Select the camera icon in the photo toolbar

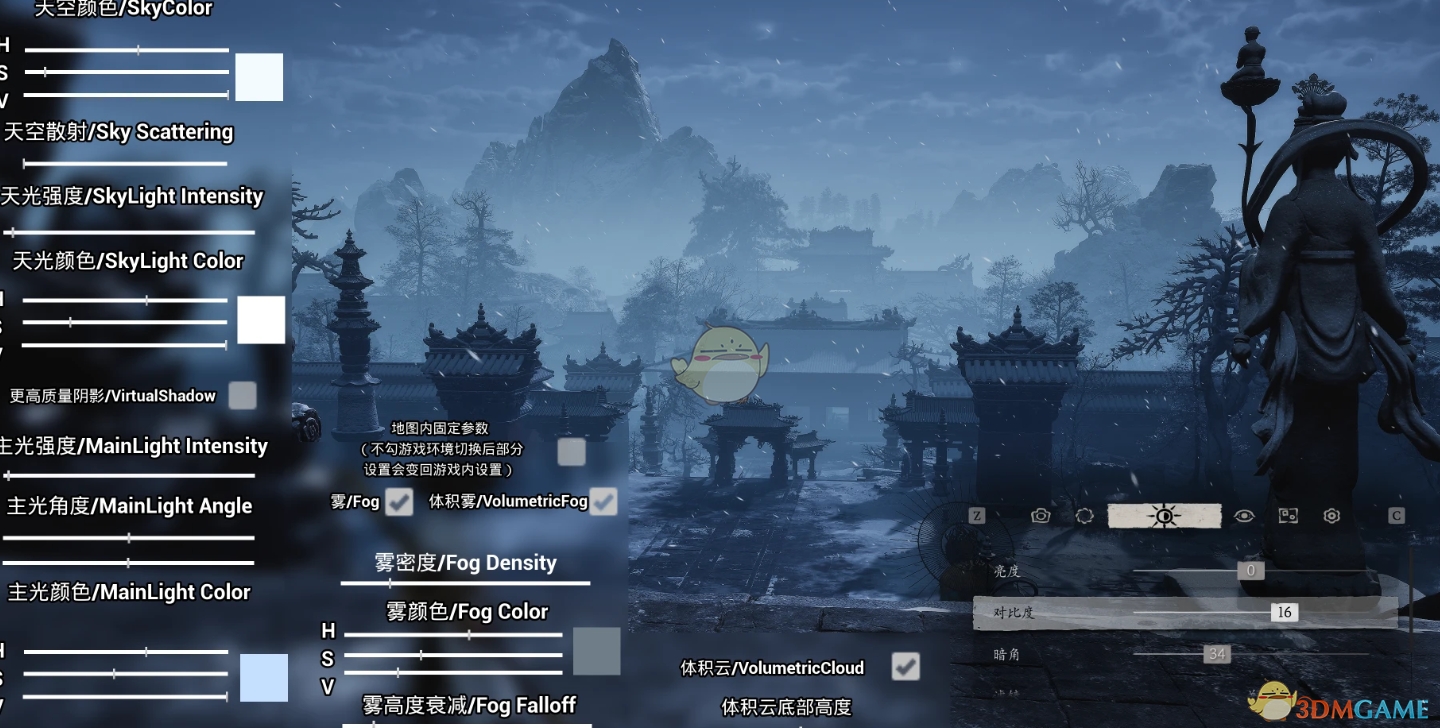pos(1041,515)
